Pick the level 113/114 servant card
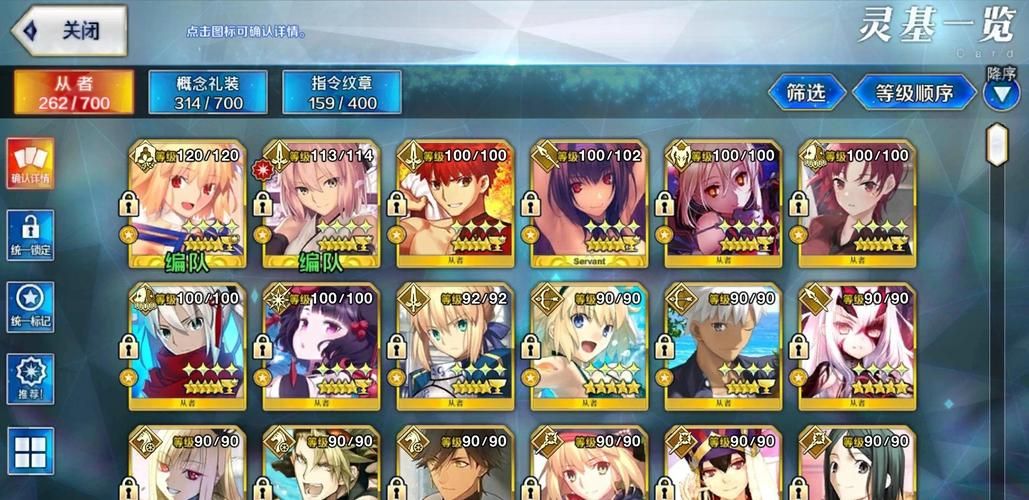Viewport: 1029px width, 500px height. tap(321, 205)
